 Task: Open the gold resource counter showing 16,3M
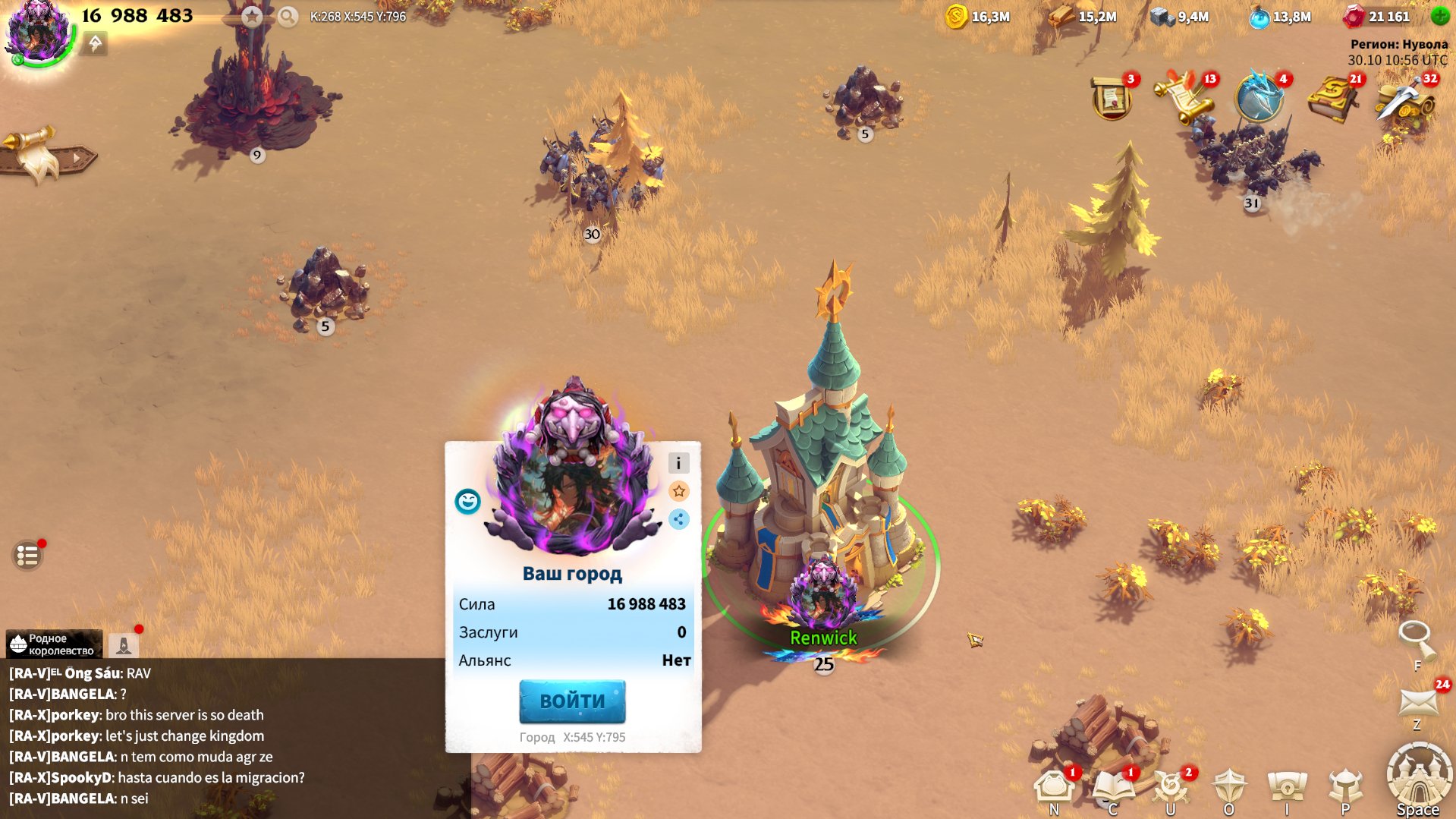[978, 16]
